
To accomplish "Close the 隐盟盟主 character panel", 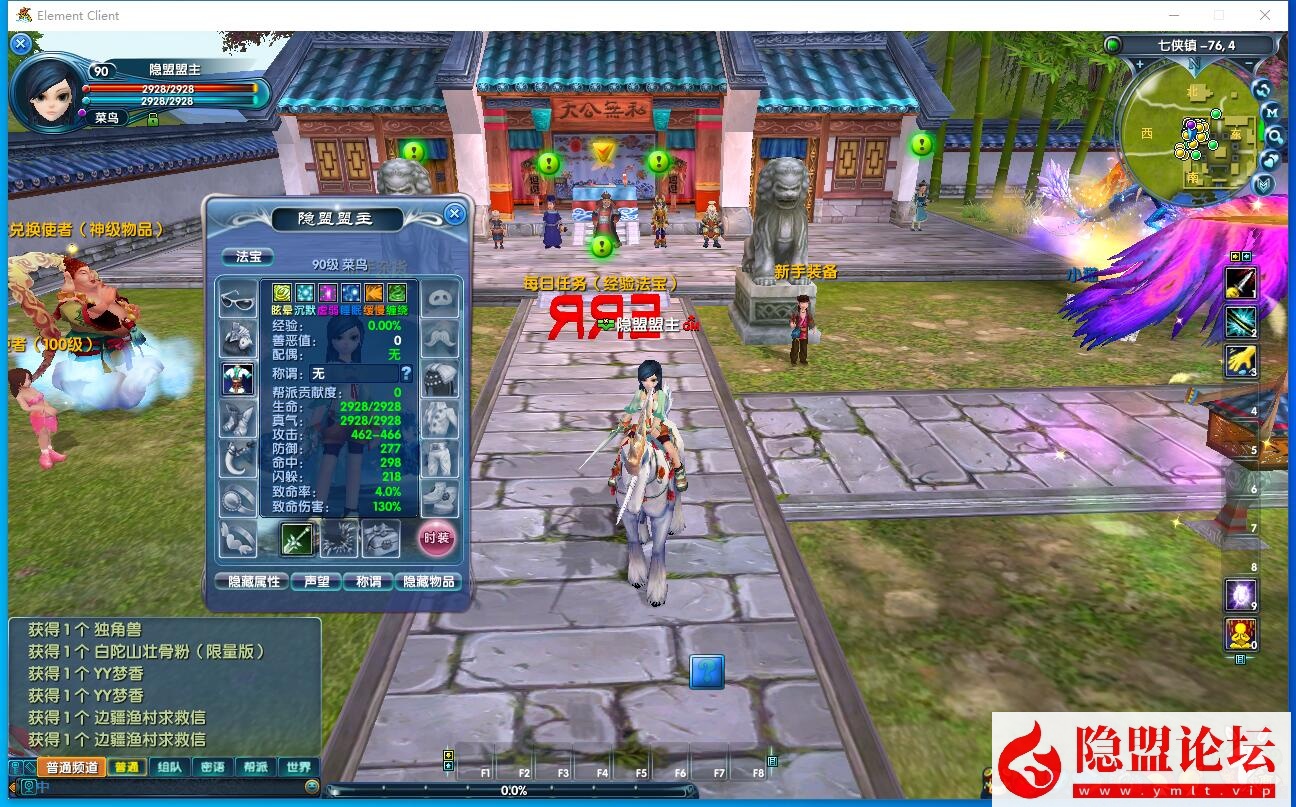I will [454, 213].
